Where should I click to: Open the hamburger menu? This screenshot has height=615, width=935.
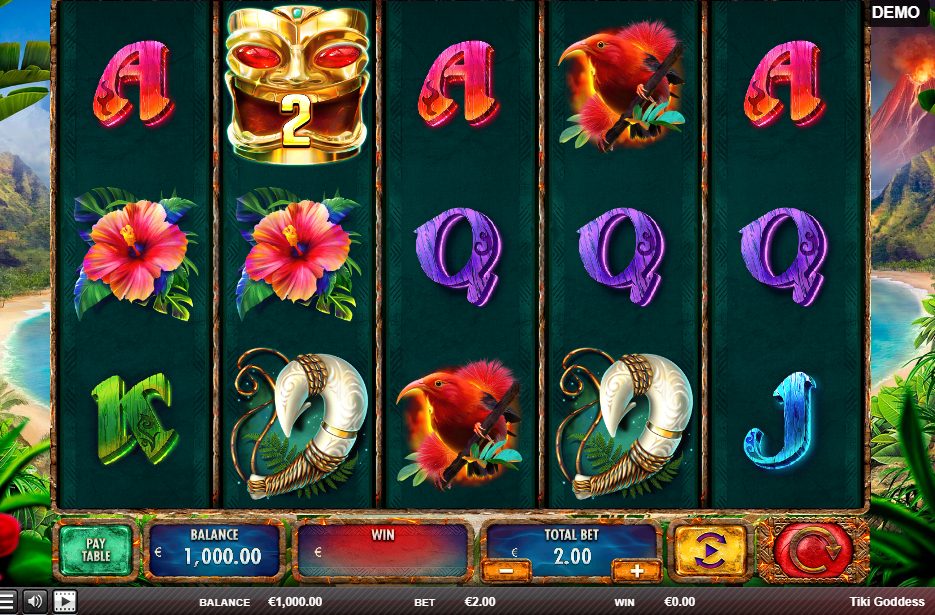[8, 601]
